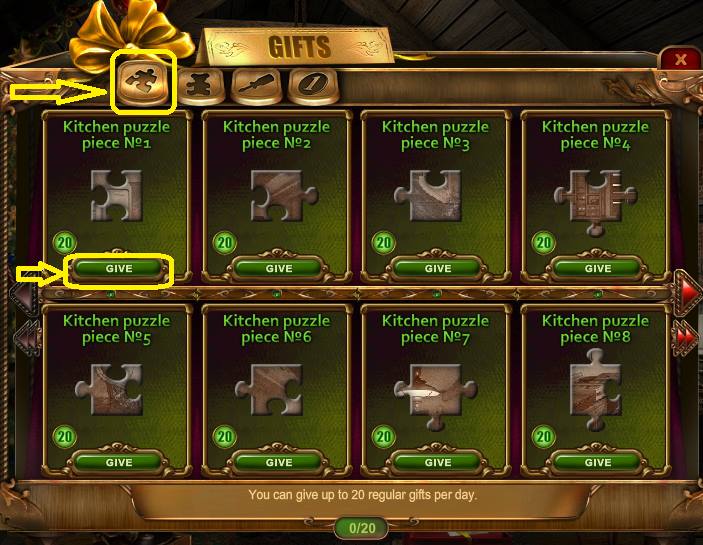
Task: Give Kitchen puzzle piece №5
Action: pos(119,463)
